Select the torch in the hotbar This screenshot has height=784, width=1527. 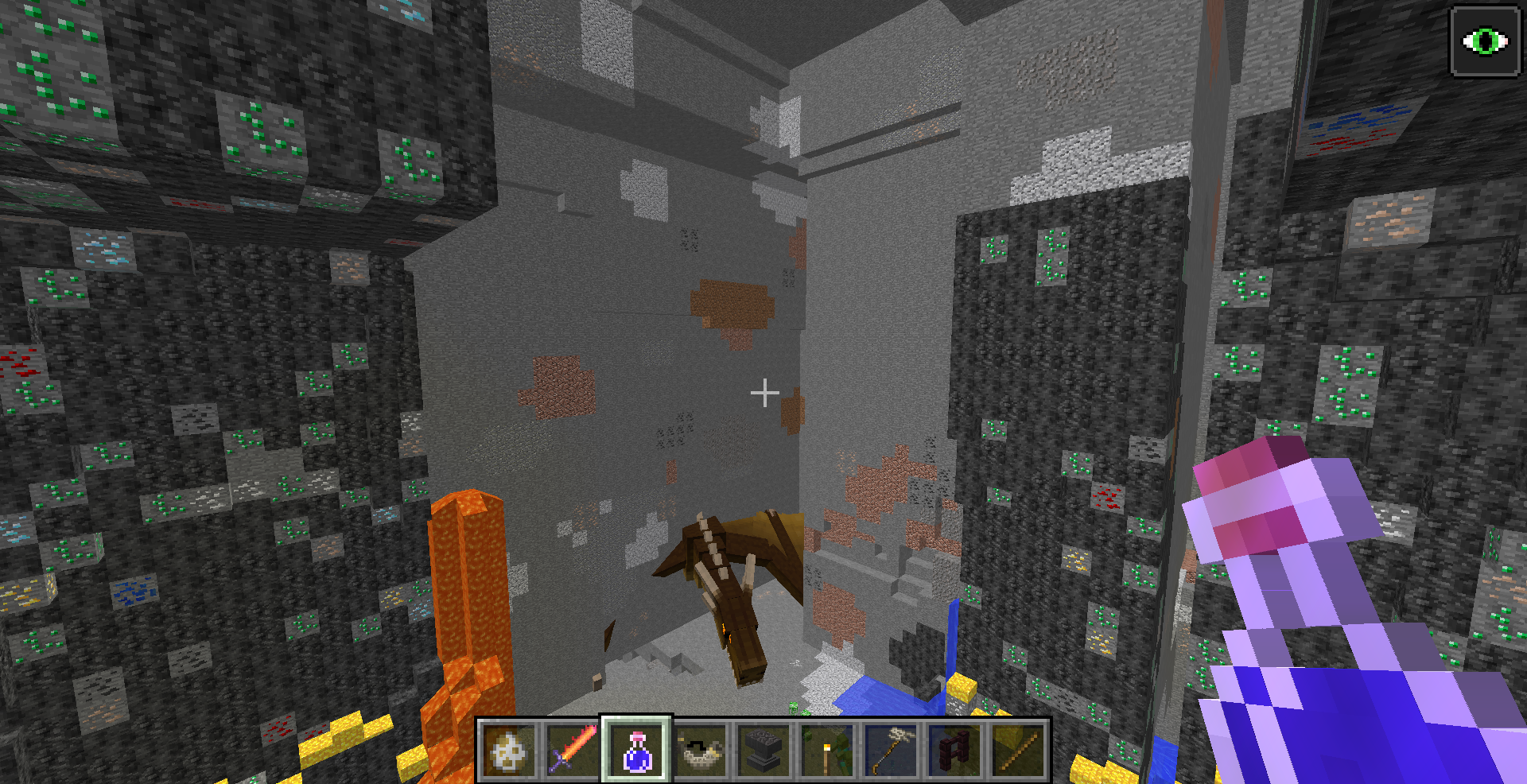pyautogui.click(x=828, y=749)
